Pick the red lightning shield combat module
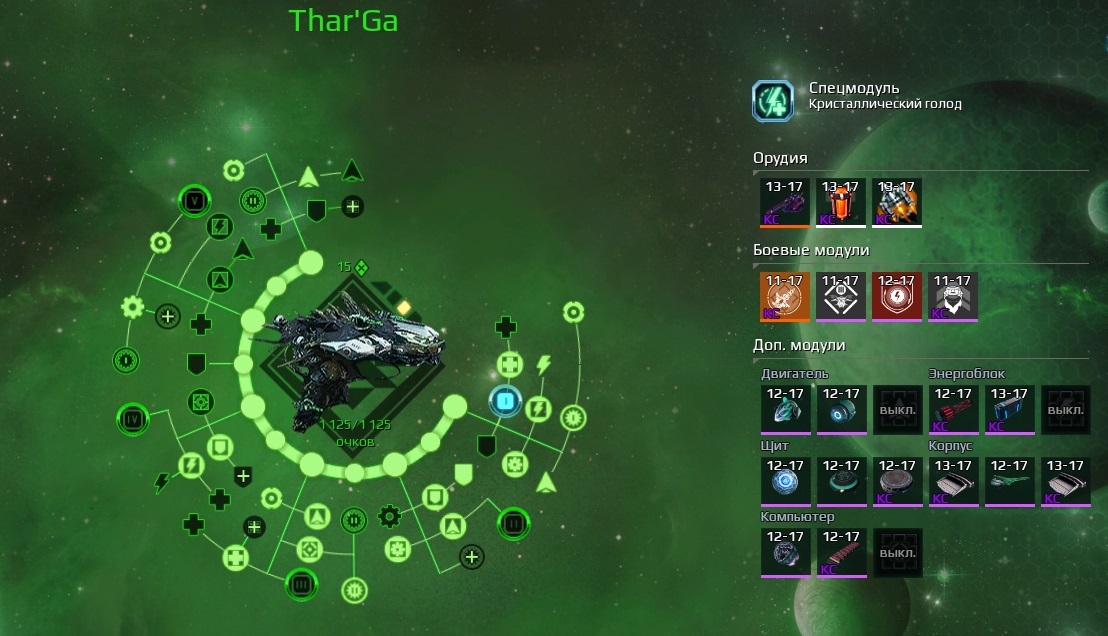 tap(897, 297)
